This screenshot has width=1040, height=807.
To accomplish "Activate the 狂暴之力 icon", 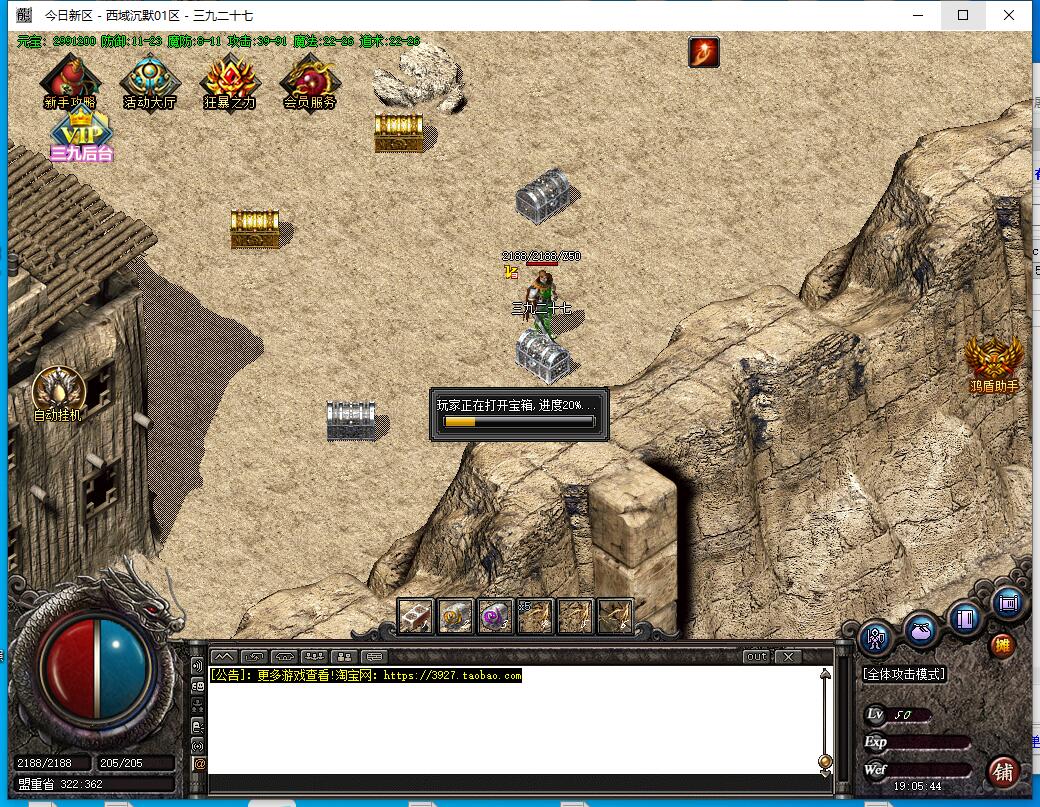I will (x=229, y=81).
